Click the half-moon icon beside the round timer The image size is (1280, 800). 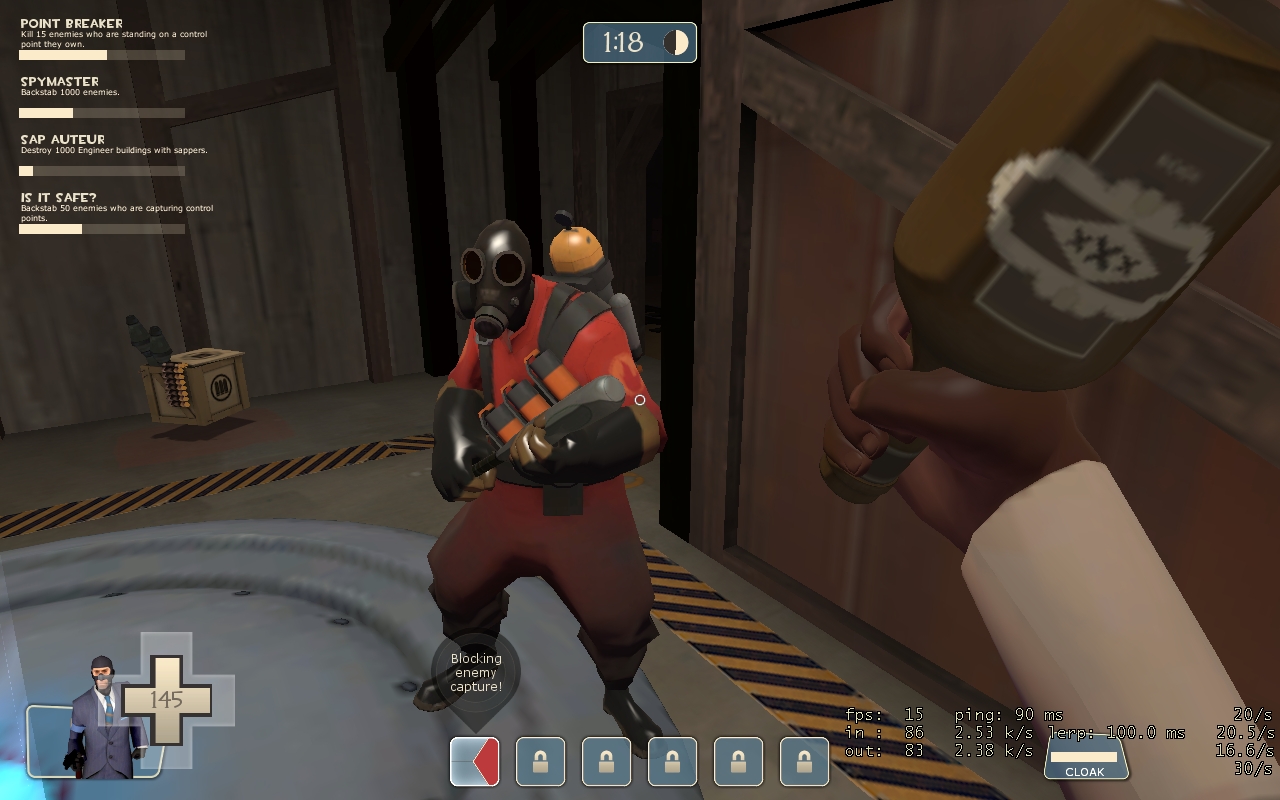coord(675,42)
